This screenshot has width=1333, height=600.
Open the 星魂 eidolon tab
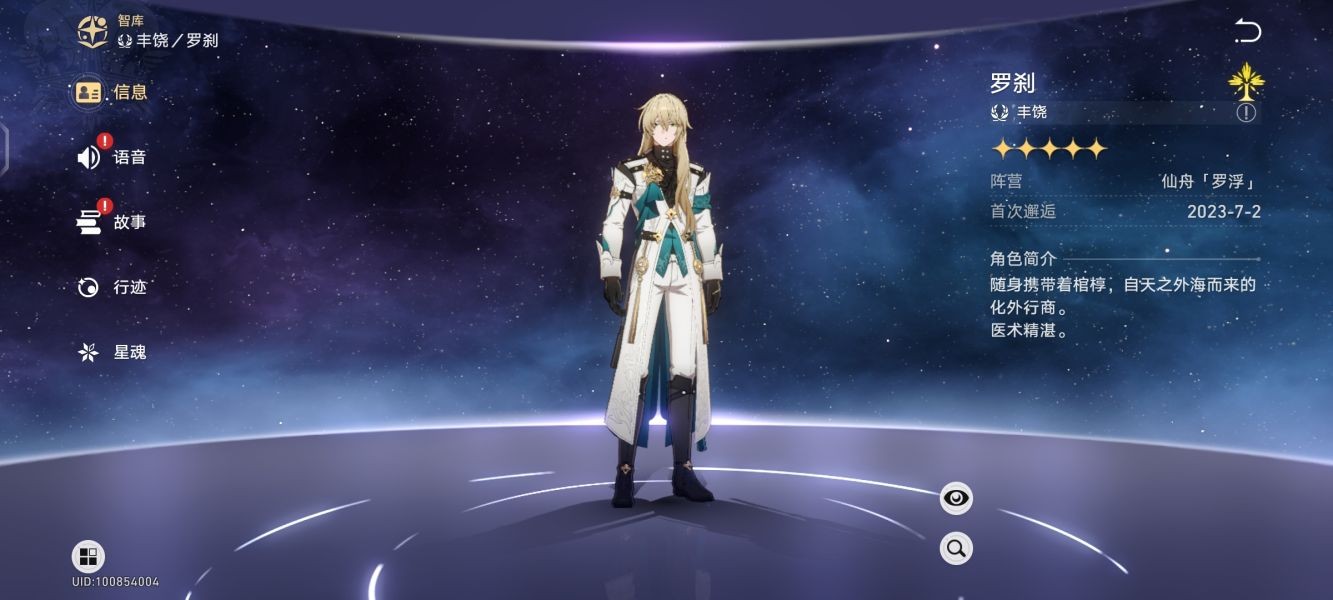tap(112, 352)
